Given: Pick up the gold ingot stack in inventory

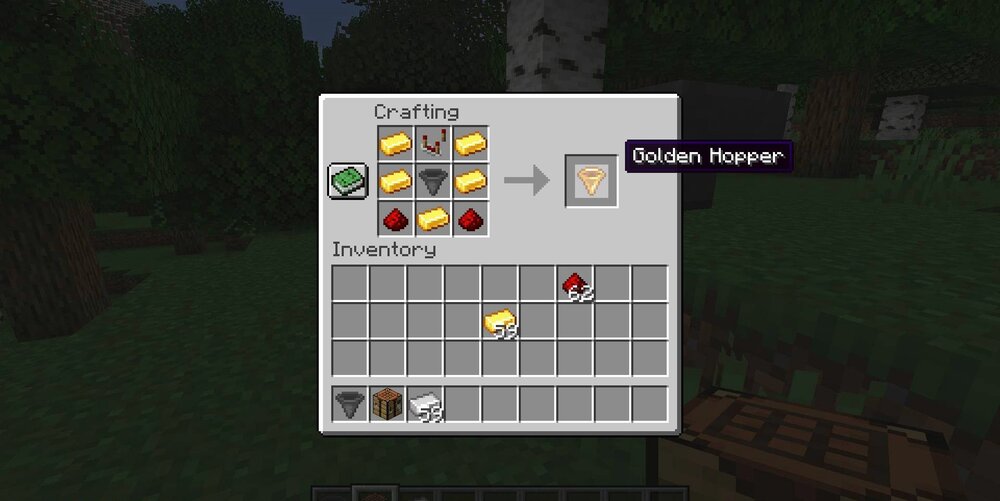Looking at the screenshot, I should 500,321.
